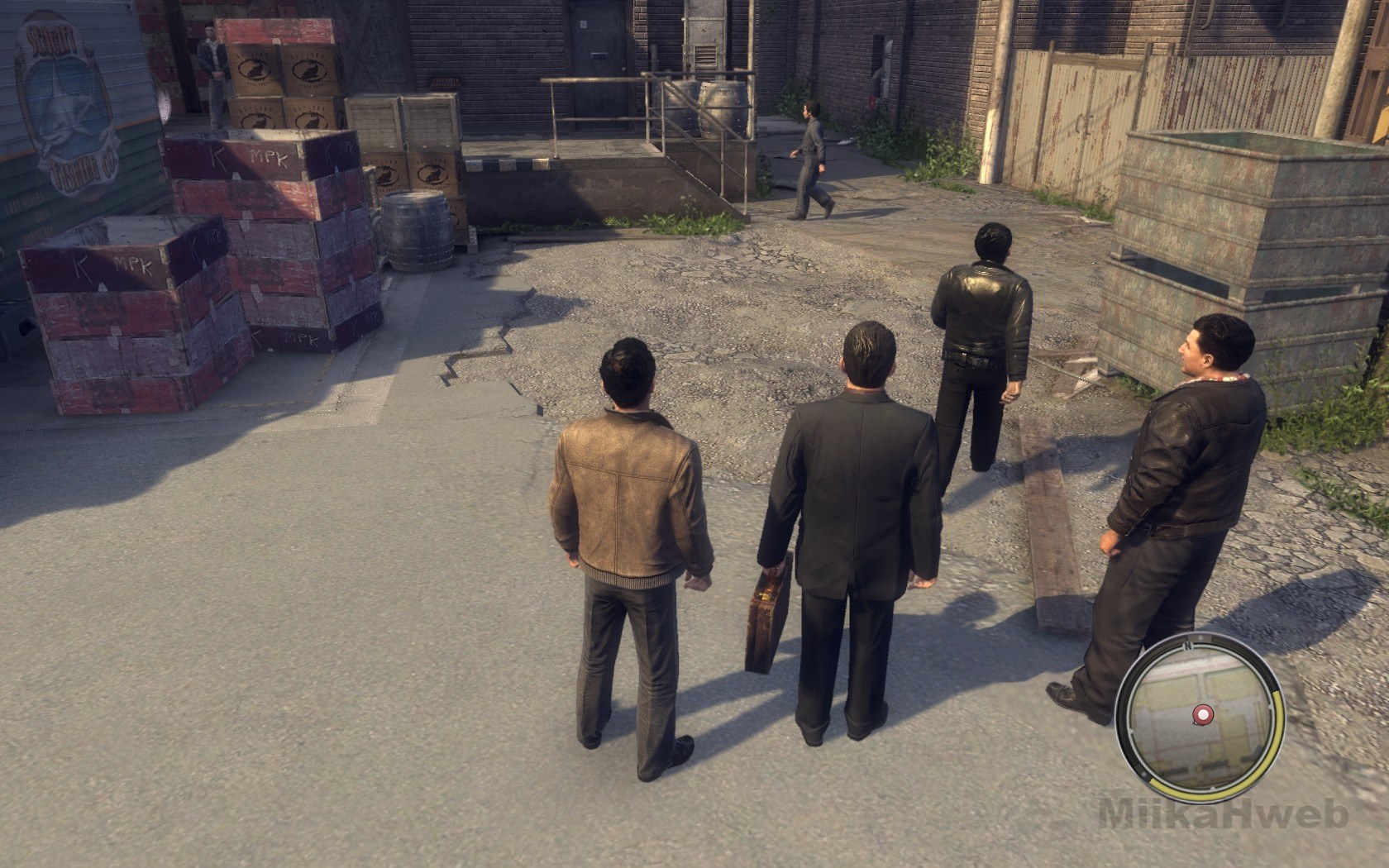The image size is (1389, 868).
Task: Select the red player marker on minimap
Action: (1201, 713)
